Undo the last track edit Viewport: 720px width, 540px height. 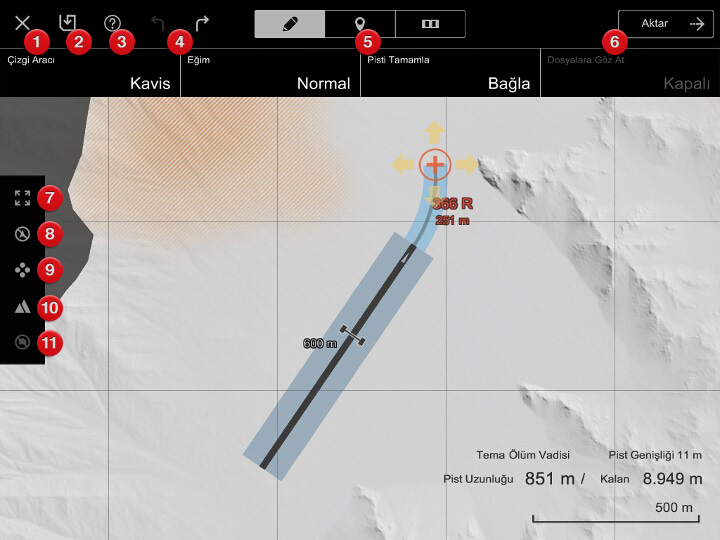tap(158, 22)
